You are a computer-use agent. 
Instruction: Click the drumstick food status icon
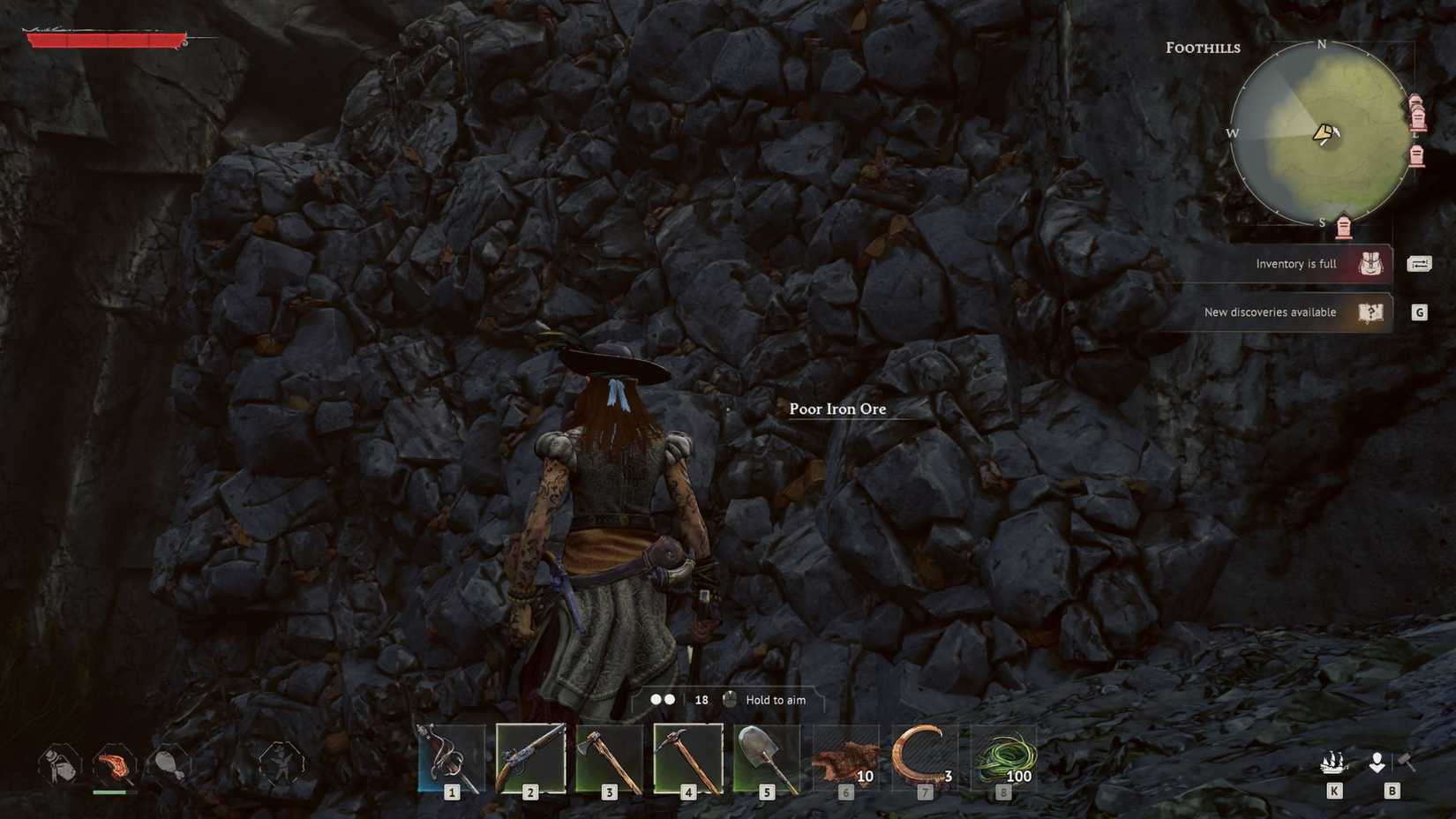coord(168,766)
